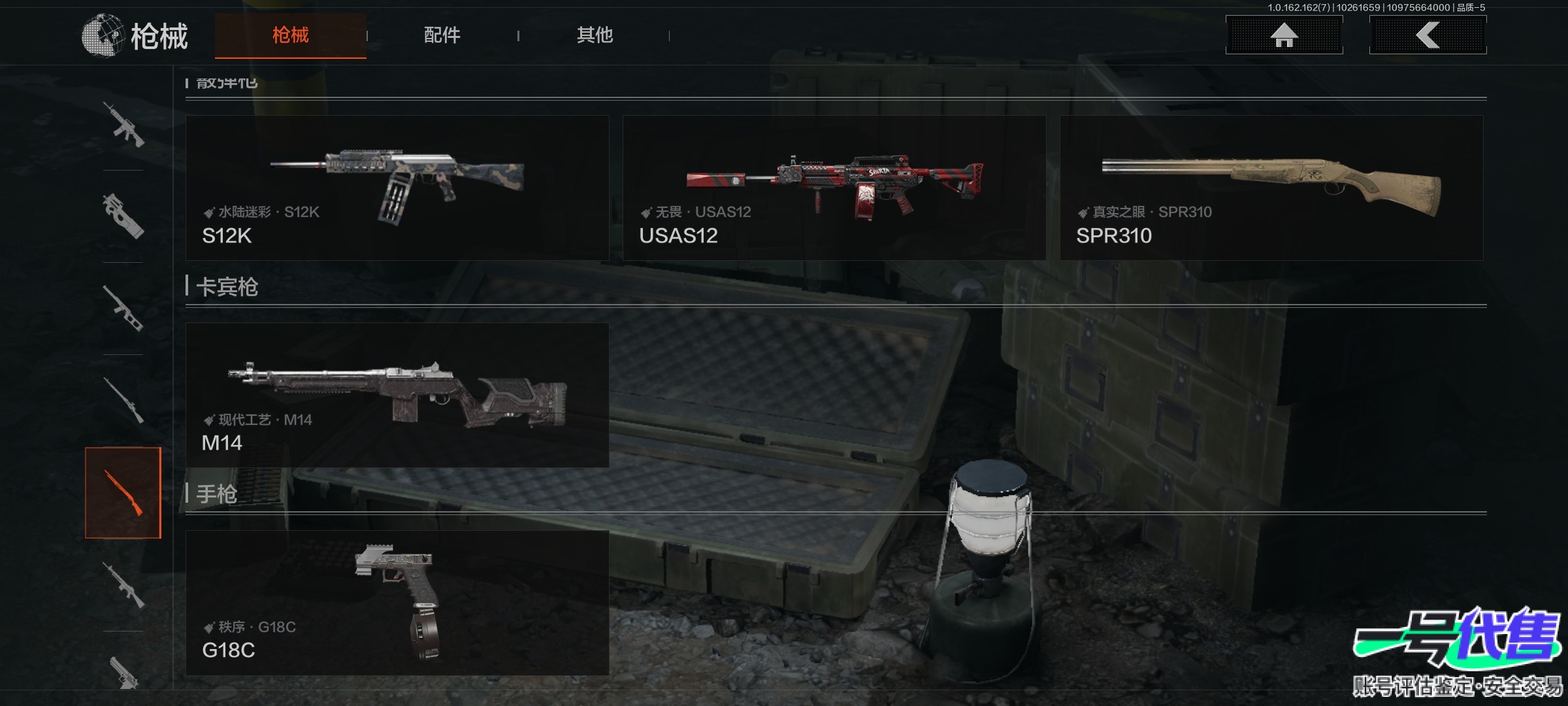The height and width of the screenshot is (706, 1568).
Task: Open the 配件 tab
Action: [x=442, y=35]
